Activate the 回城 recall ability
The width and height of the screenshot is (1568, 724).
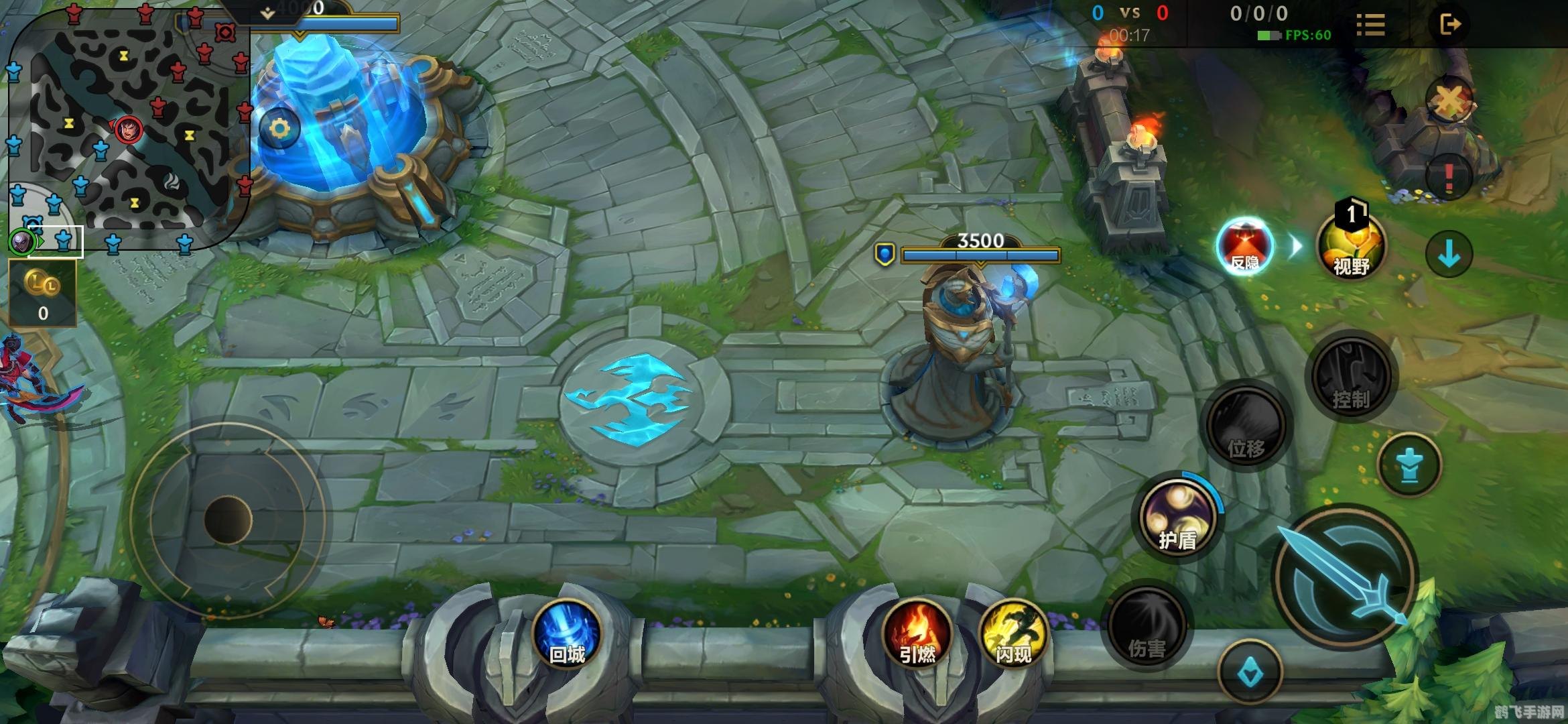click(x=567, y=634)
